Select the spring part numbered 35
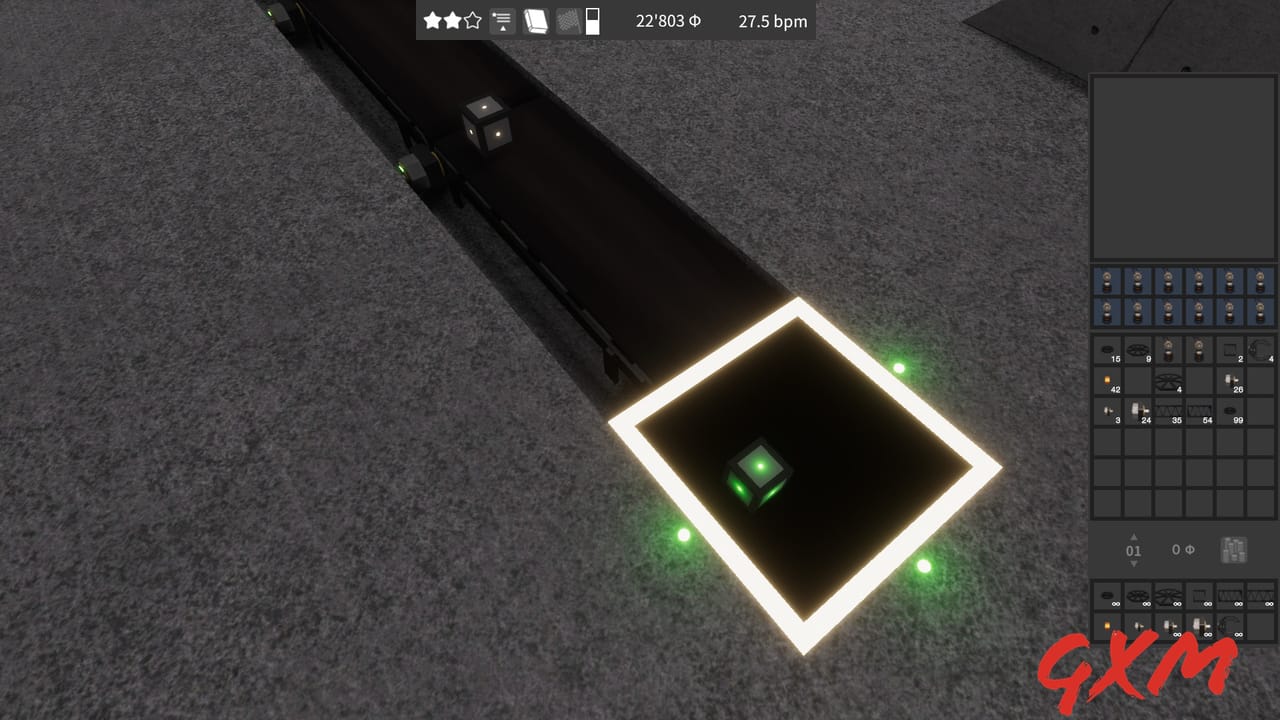This screenshot has height=720, width=1280. coord(1170,410)
